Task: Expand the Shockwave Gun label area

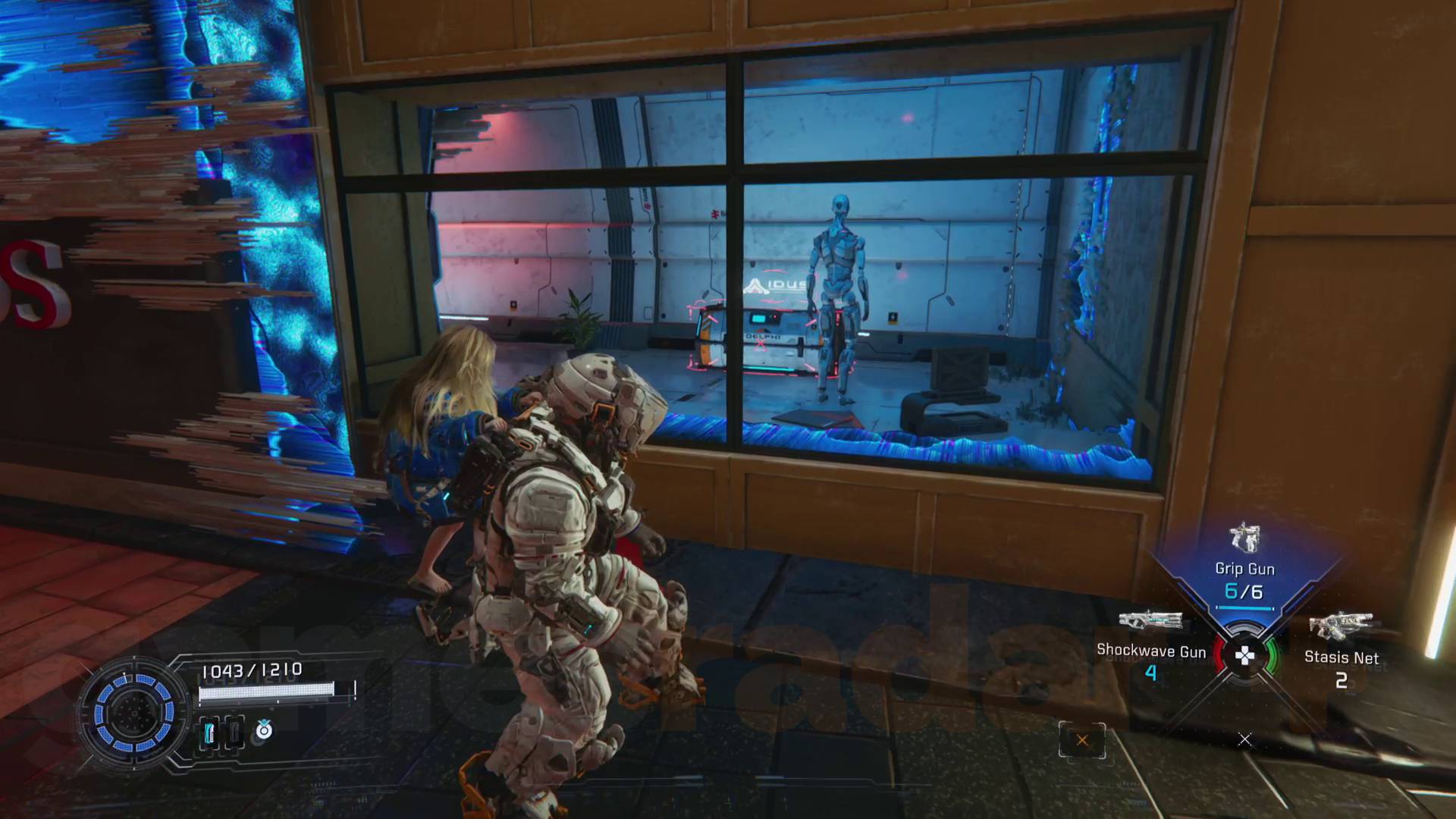Action: click(x=1152, y=651)
